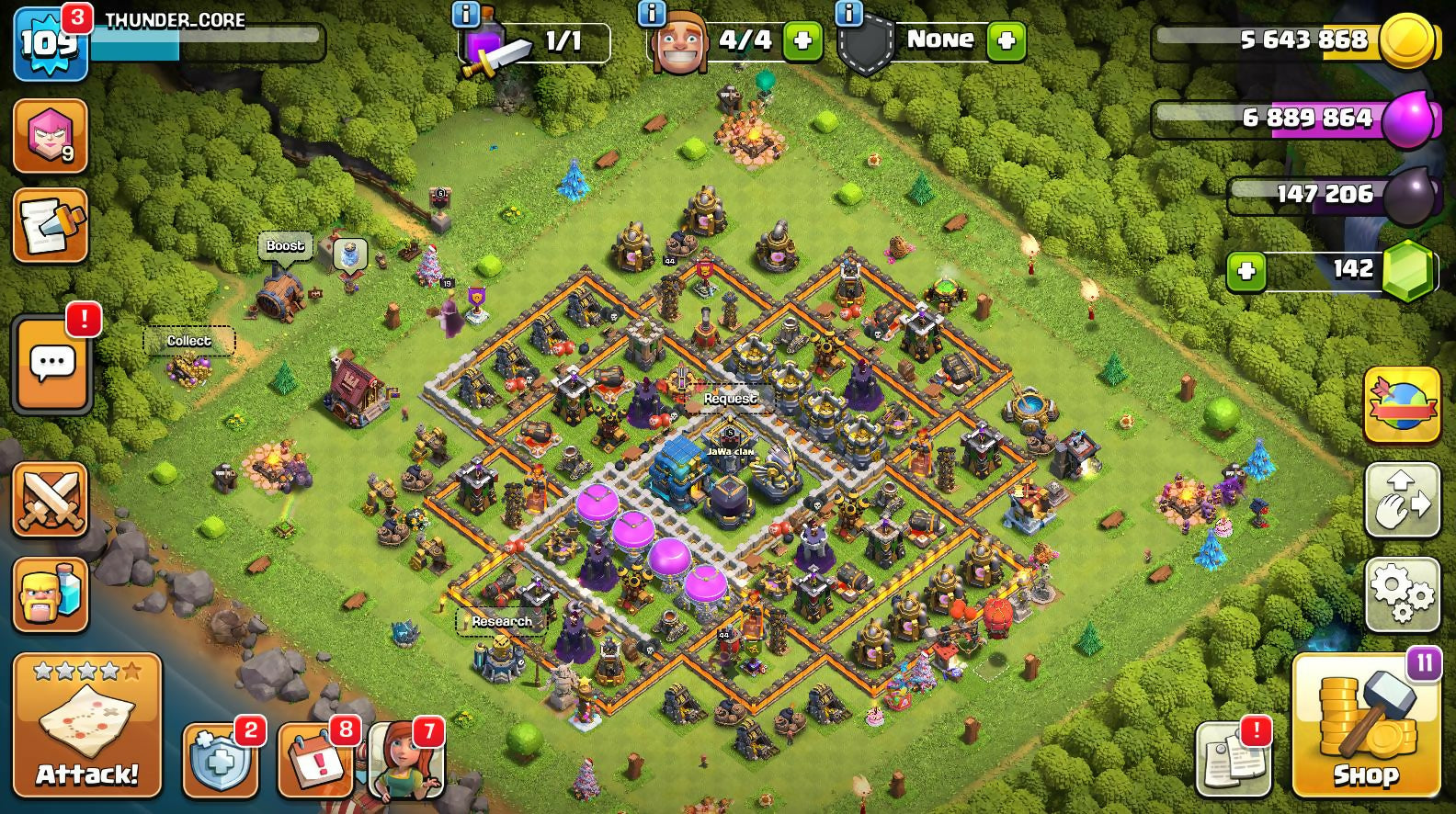The width and height of the screenshot is (1456, 814).
Task: Open the scroll and hammer news
Action: pyautogui.click(x=51, y=226)
